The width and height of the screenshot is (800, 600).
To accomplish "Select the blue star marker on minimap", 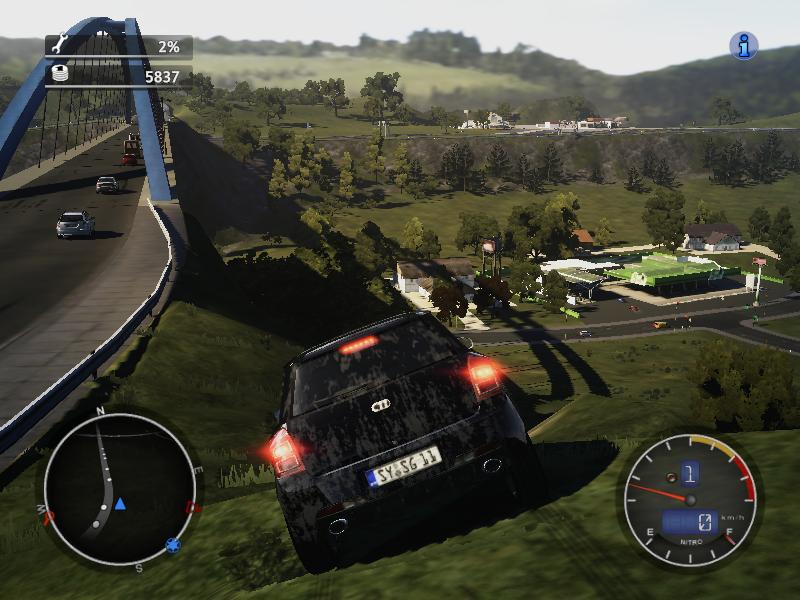I will point(173,545).
